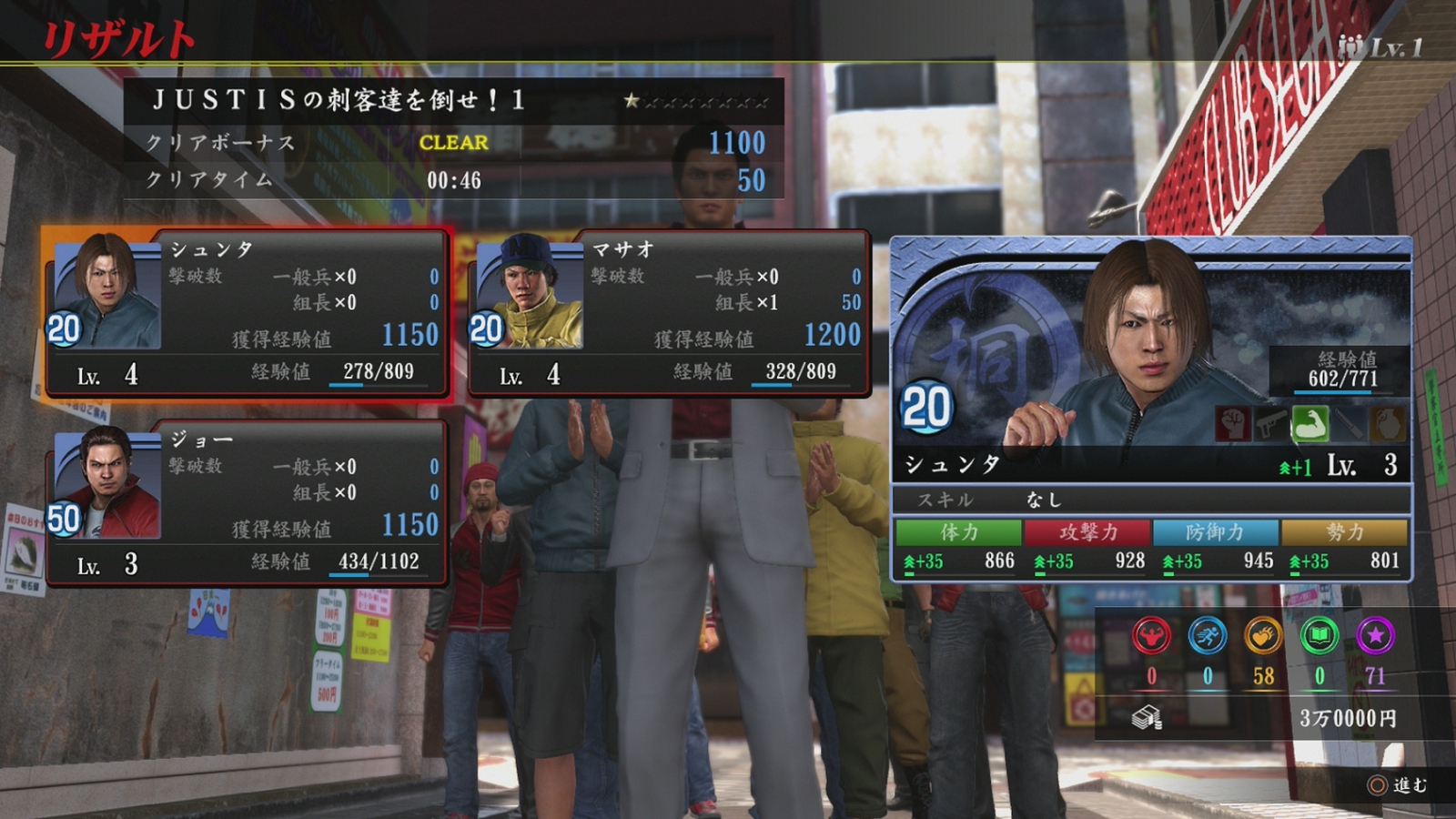Click the blue running figure resource icon
Viewport: 1456px width, 819px height.
[1208, 636]
